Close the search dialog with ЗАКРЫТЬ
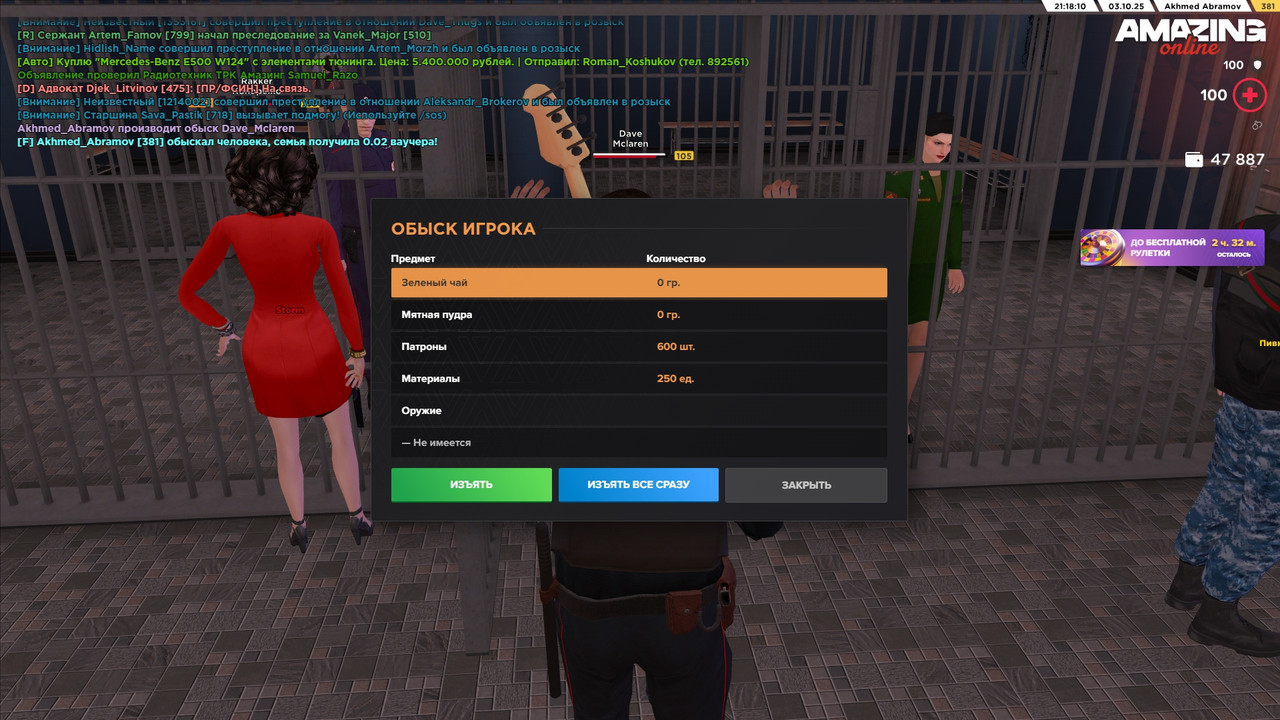Viewport: 1280px width, 720px height. click(806, 485)
